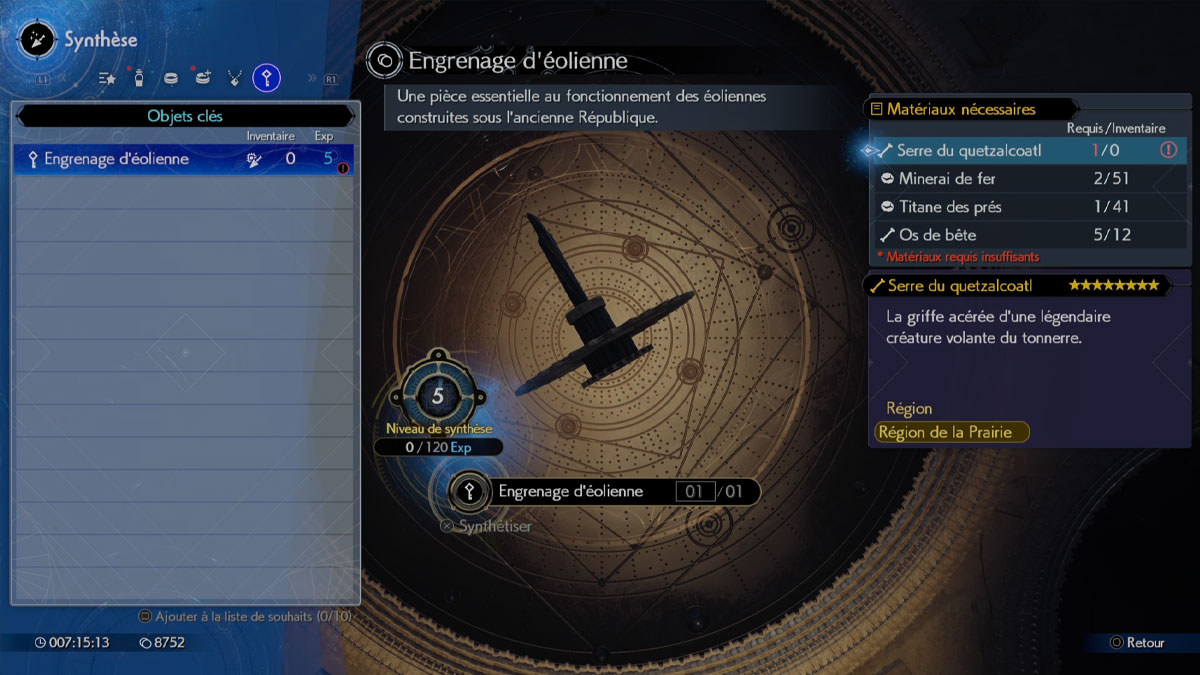Switch to the necklace accessories tab
Screen dimensions: 1200x675
coord(235,77)
